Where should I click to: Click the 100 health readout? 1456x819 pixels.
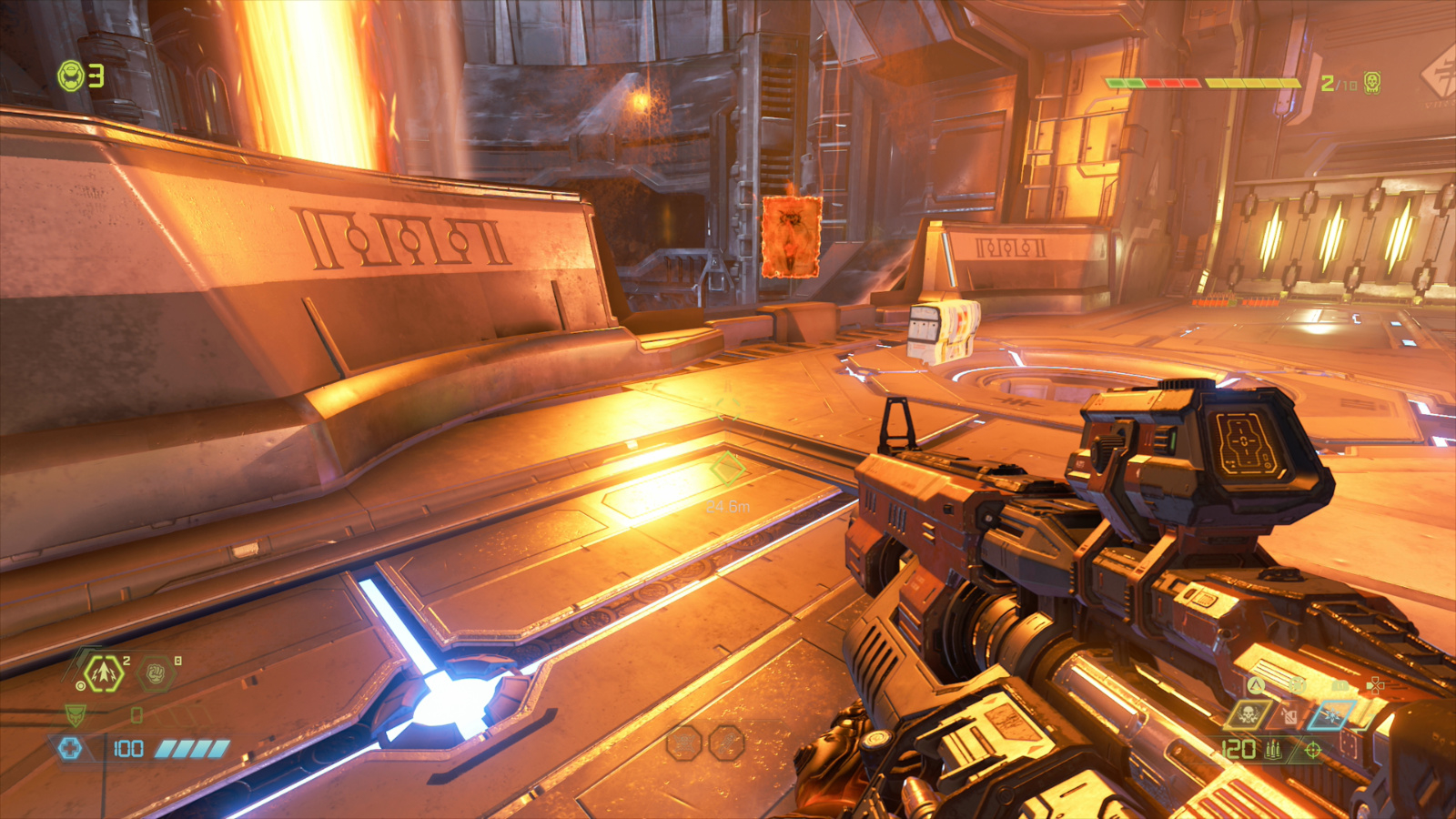coord(127,748)
